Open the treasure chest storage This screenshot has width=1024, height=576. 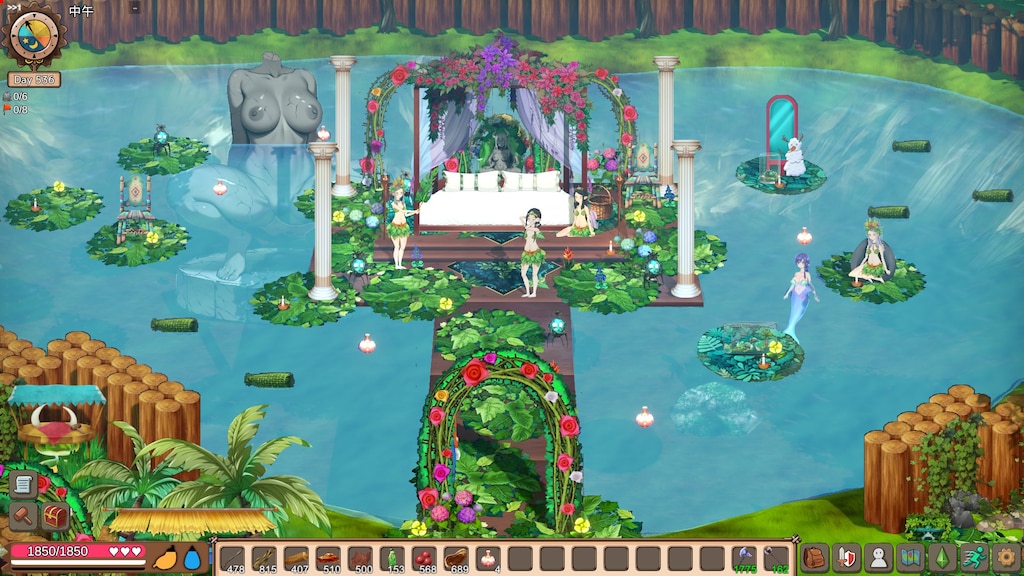click(54, 516)
